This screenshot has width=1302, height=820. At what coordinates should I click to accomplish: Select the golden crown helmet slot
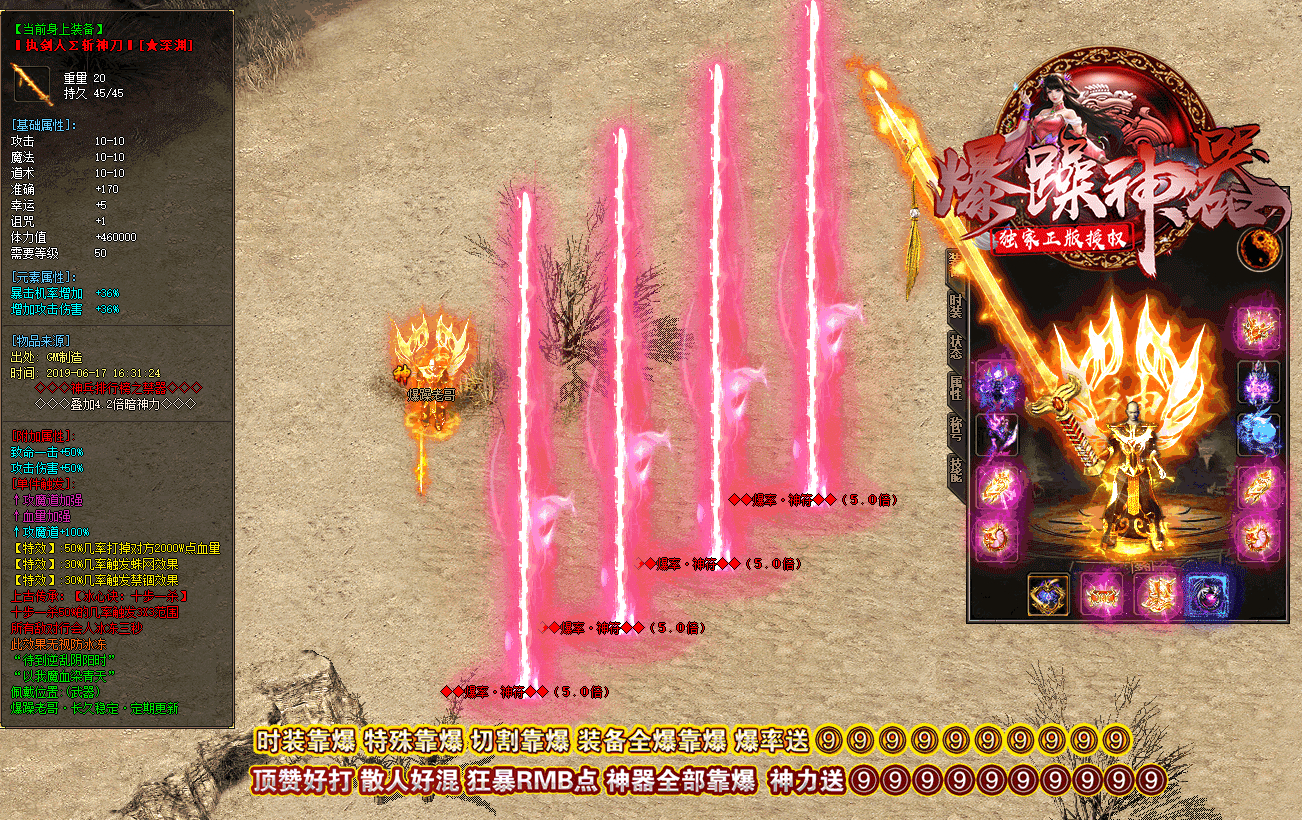[x=1258, y=328]
